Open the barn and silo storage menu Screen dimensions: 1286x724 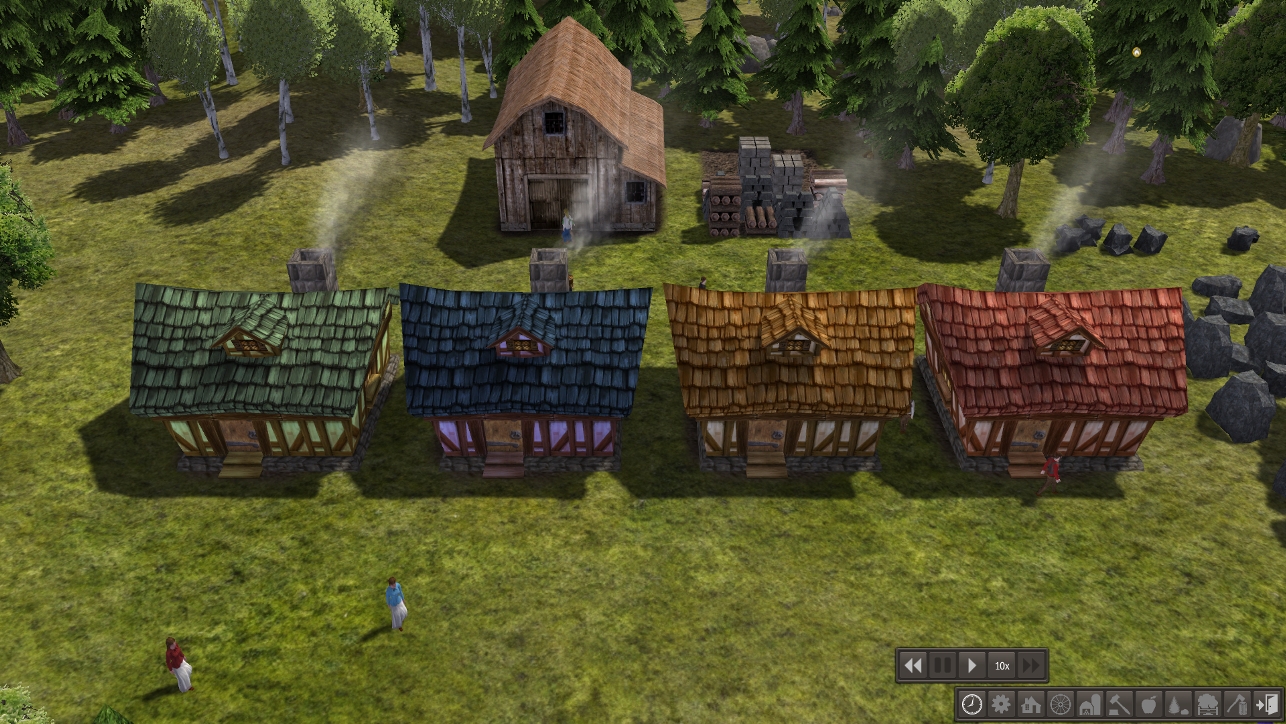pos(1090,704)
